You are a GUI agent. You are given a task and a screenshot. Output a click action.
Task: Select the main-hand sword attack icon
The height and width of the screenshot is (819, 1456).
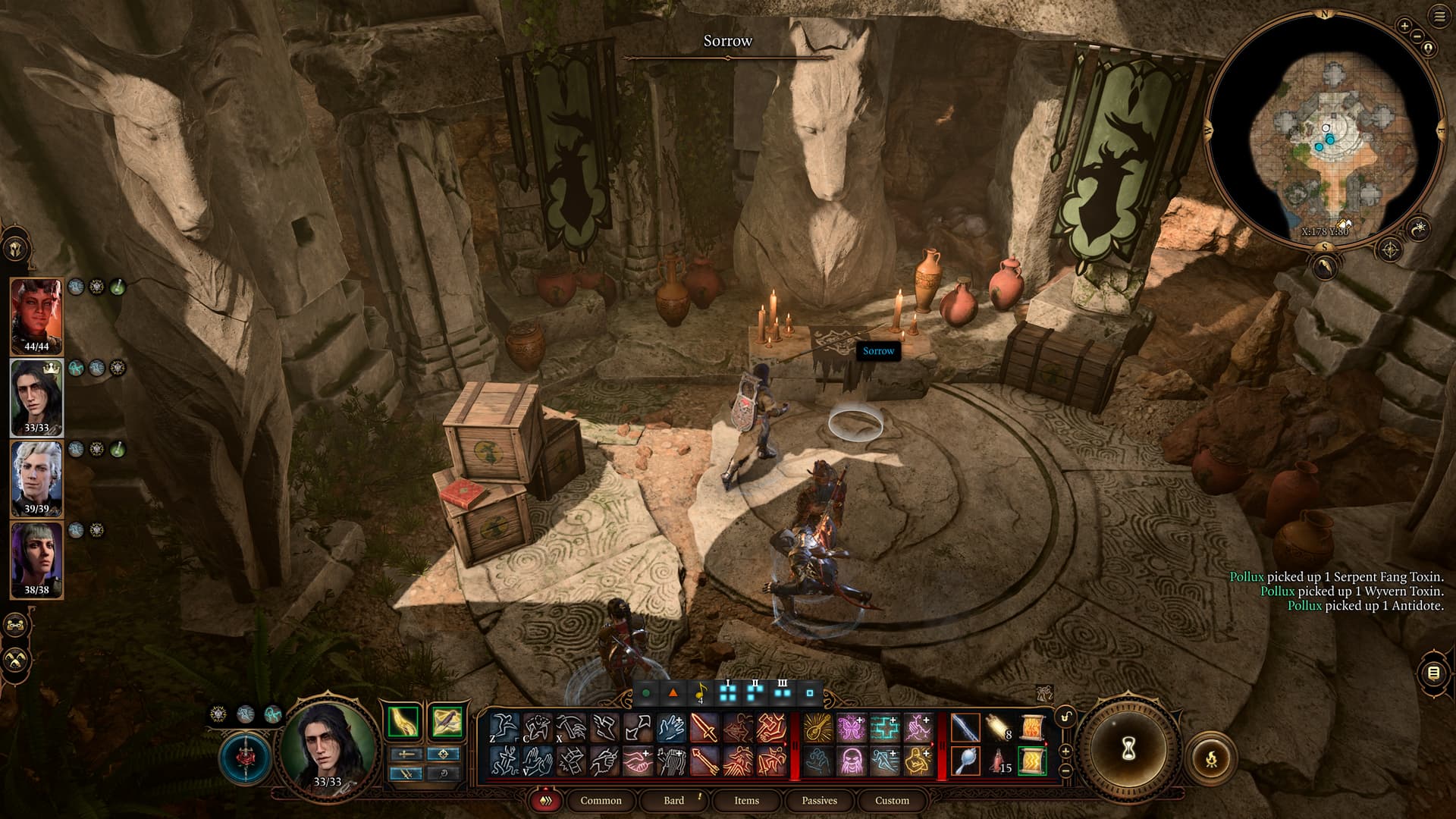pos(965,729)
